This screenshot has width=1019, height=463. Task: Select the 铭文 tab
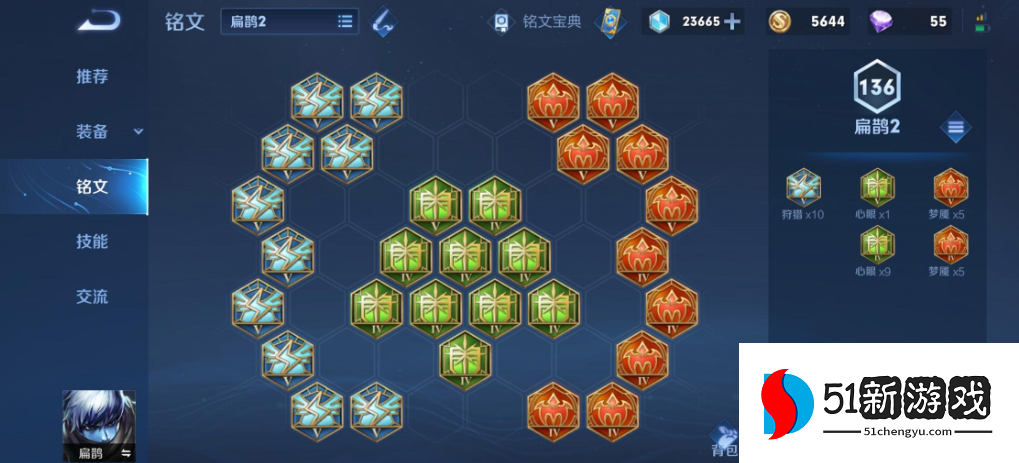coord(92,186)
